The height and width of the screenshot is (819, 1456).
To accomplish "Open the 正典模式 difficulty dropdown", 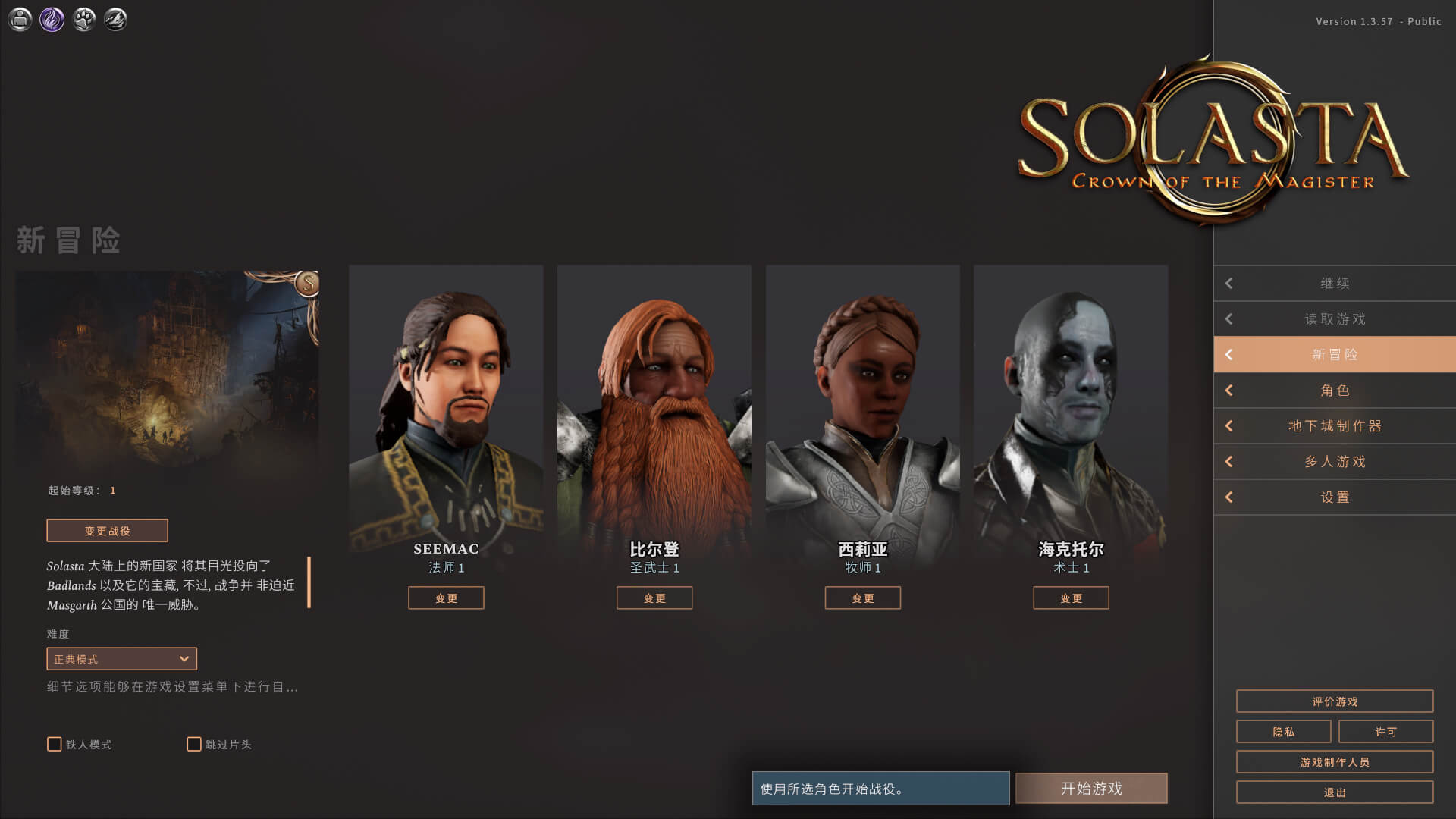I will [x=121, y=659].
